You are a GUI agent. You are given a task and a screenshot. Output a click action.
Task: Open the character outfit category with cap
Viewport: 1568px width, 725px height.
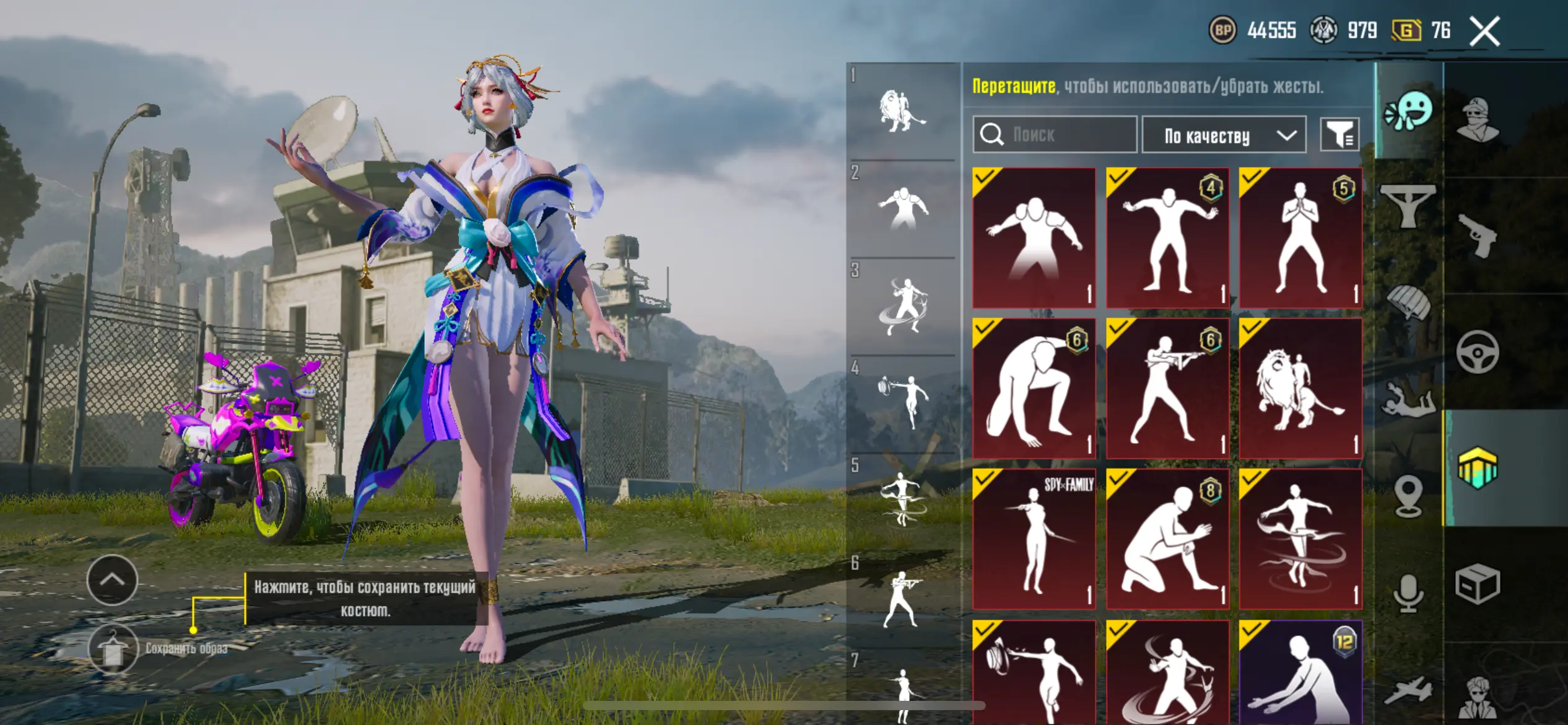click(1478, 119)
